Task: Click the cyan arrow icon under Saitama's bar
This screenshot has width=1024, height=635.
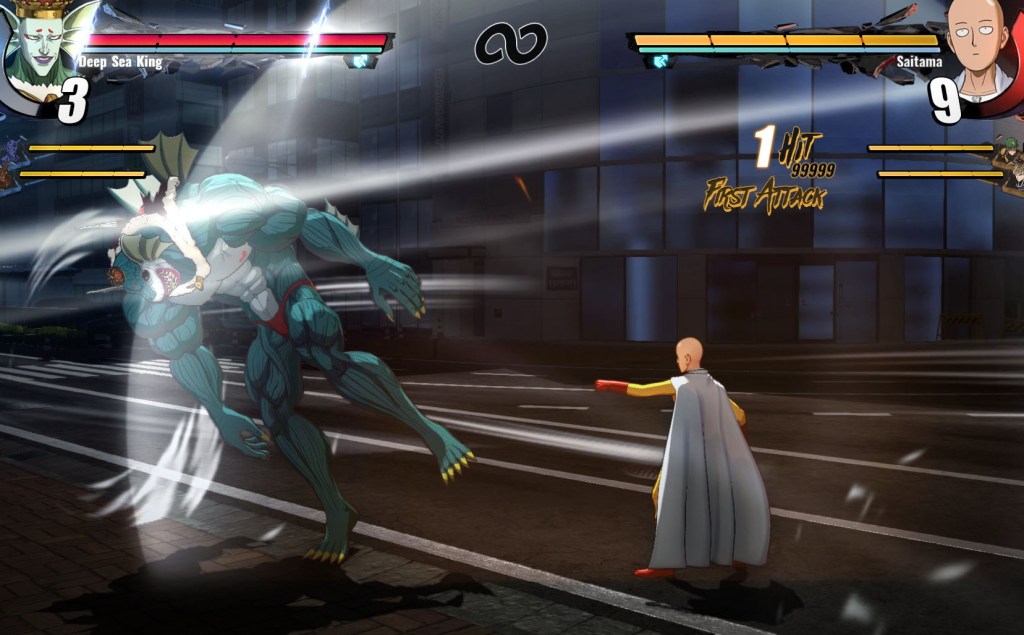Action: coord(659,62)
